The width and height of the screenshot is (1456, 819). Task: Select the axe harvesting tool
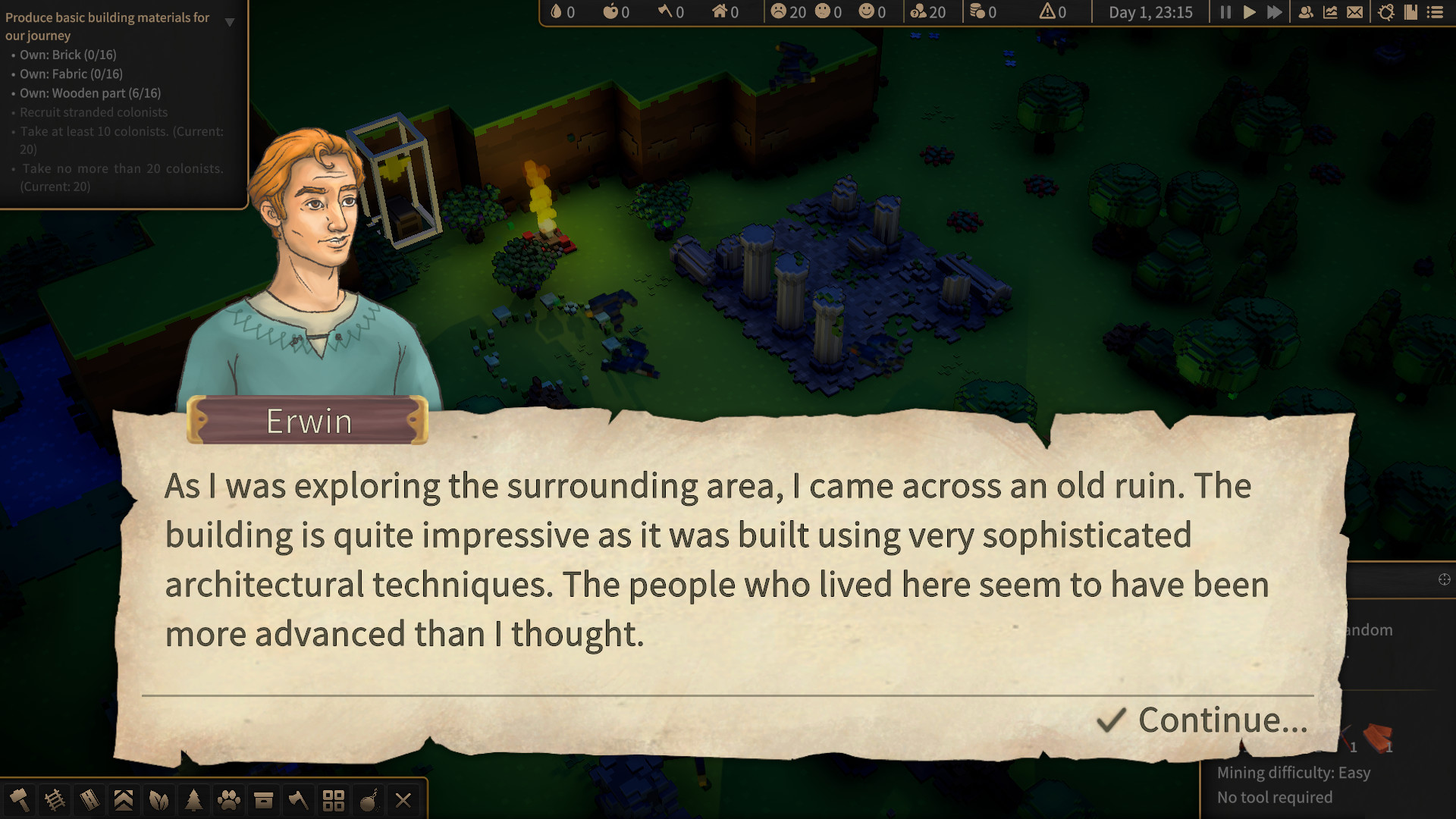pos(299,800)
